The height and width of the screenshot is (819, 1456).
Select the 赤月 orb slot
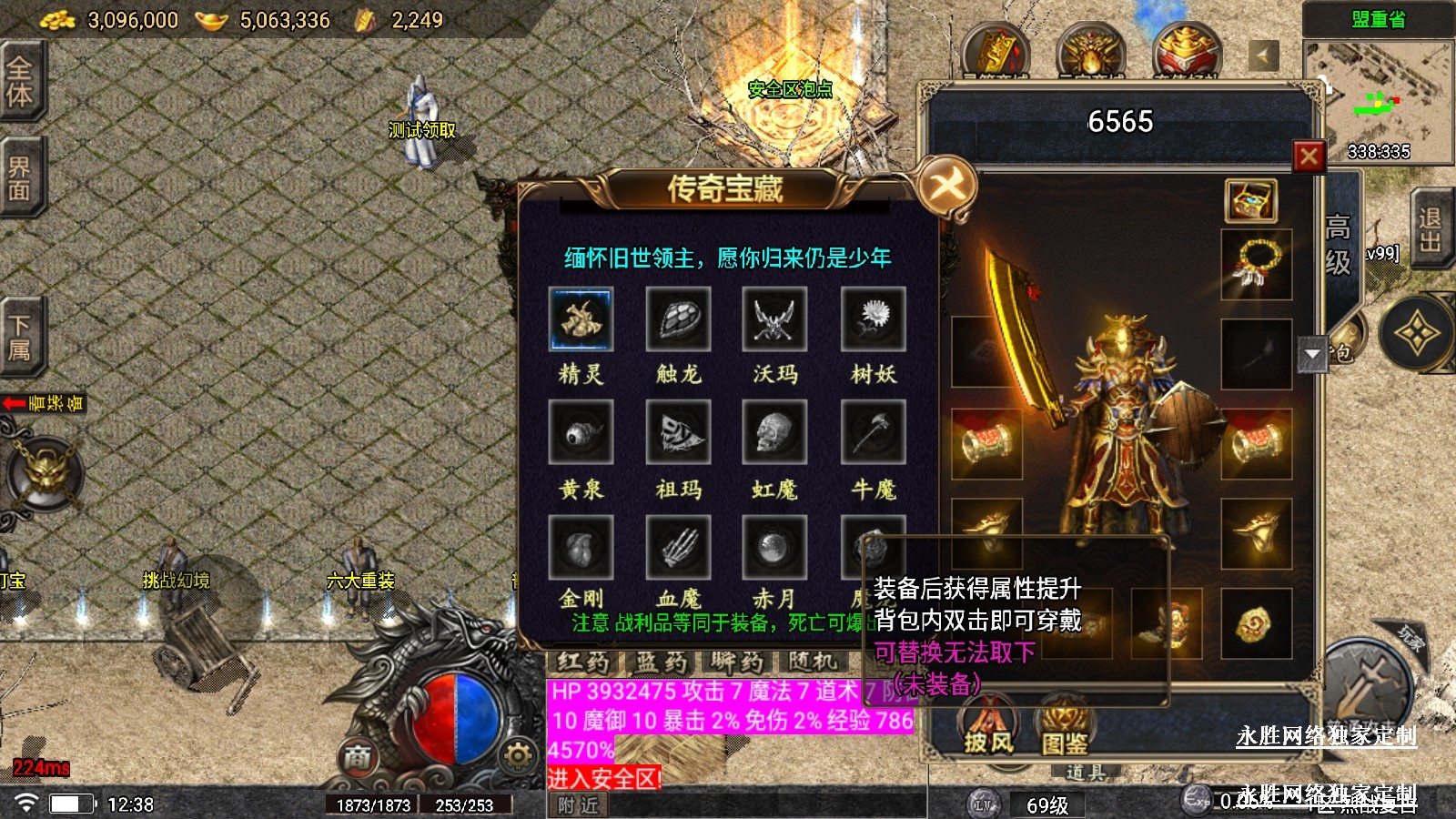click(774, 548)
